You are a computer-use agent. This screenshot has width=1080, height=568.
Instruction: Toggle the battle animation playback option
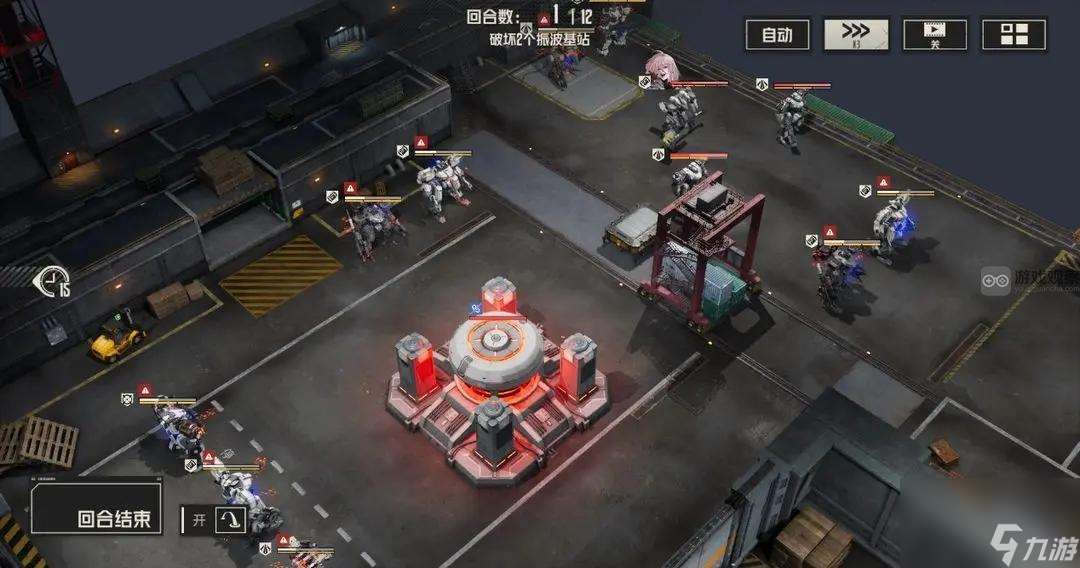pos(935,35)
